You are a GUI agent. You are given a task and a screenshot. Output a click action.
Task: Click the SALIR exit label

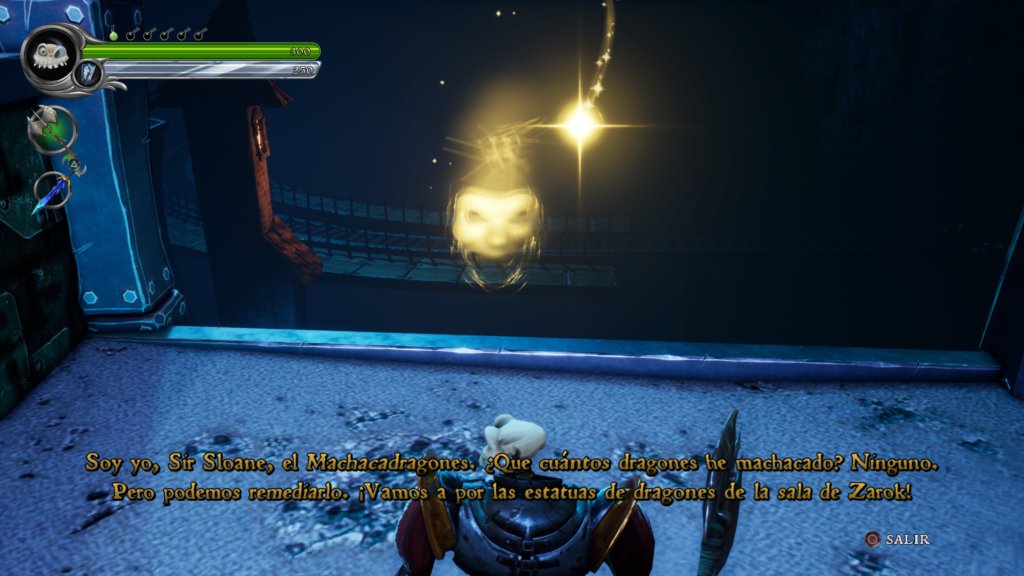pos(907,539)
